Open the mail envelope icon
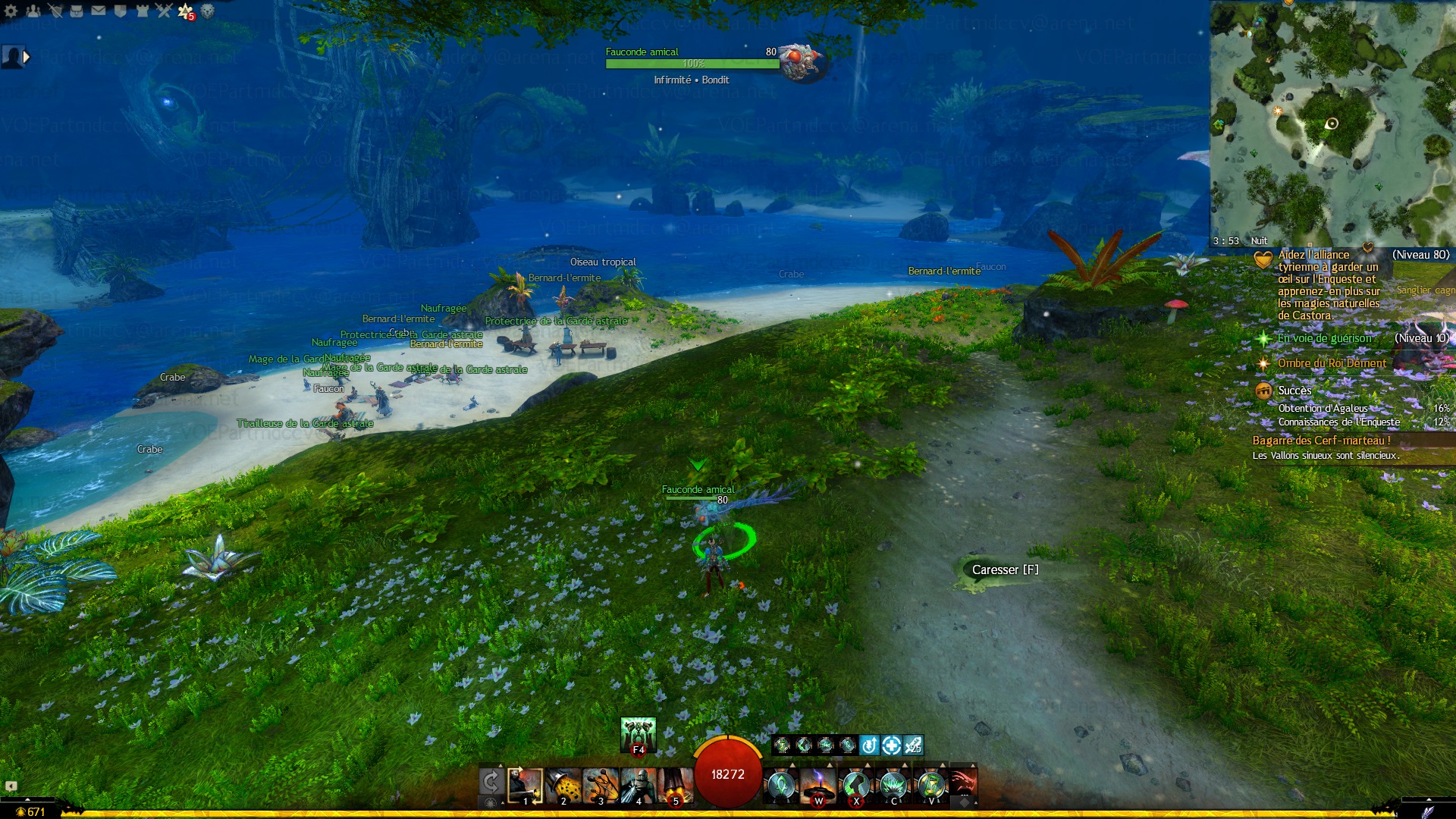 click(x=99, y=11)
